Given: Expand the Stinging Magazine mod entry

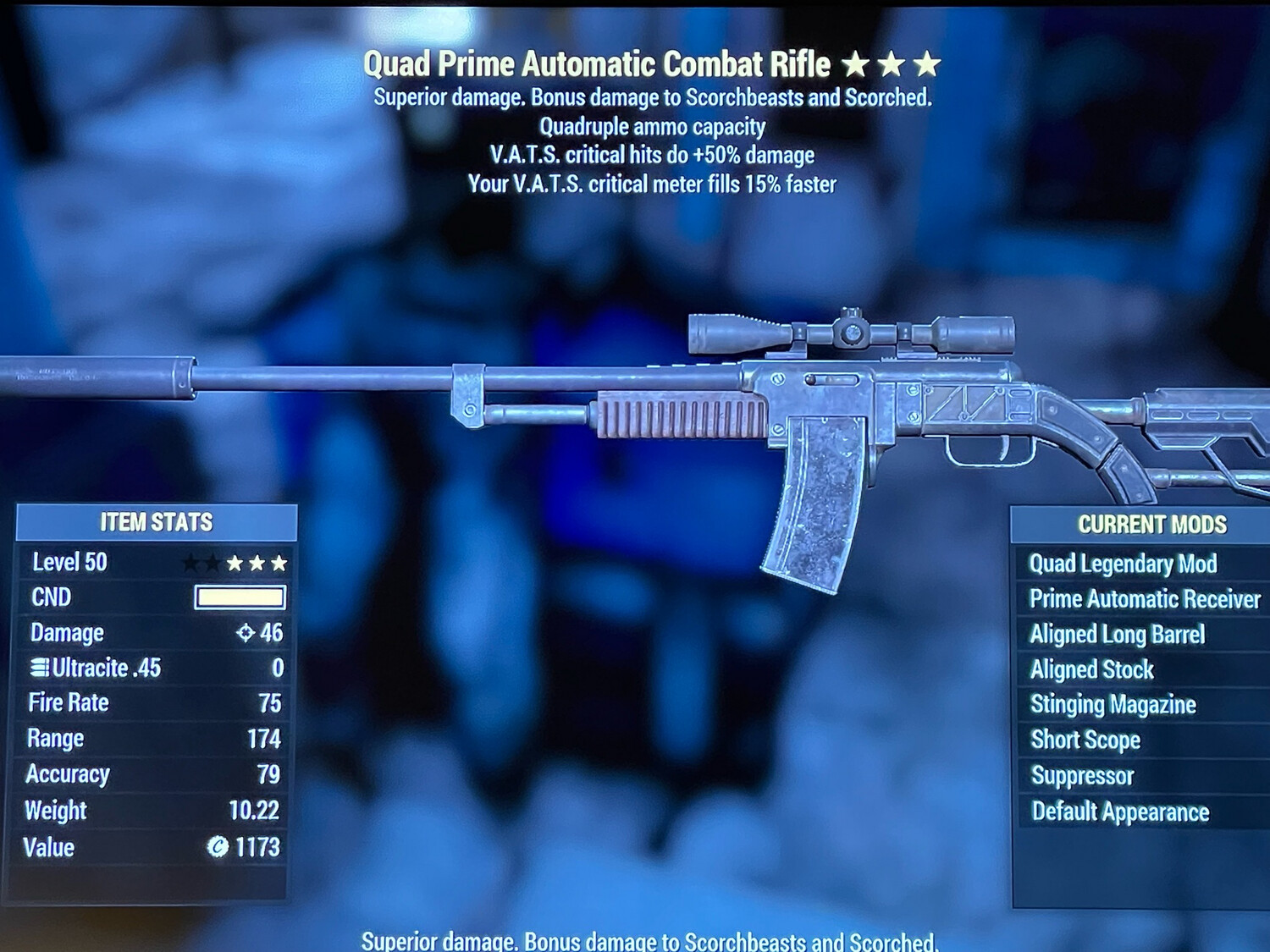Looking at the screenshot, I should 1112,705.
